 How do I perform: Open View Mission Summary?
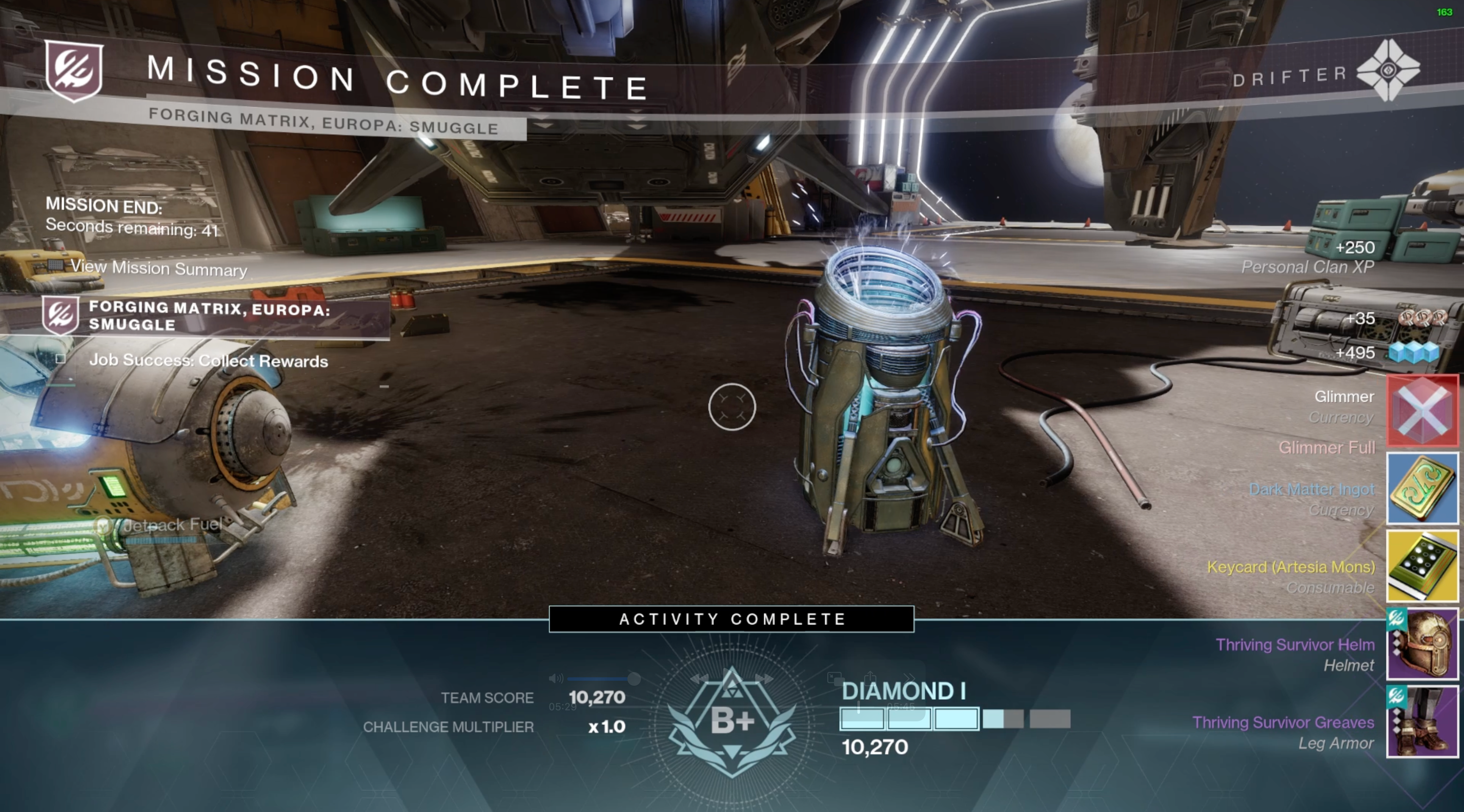coord(158,268)
